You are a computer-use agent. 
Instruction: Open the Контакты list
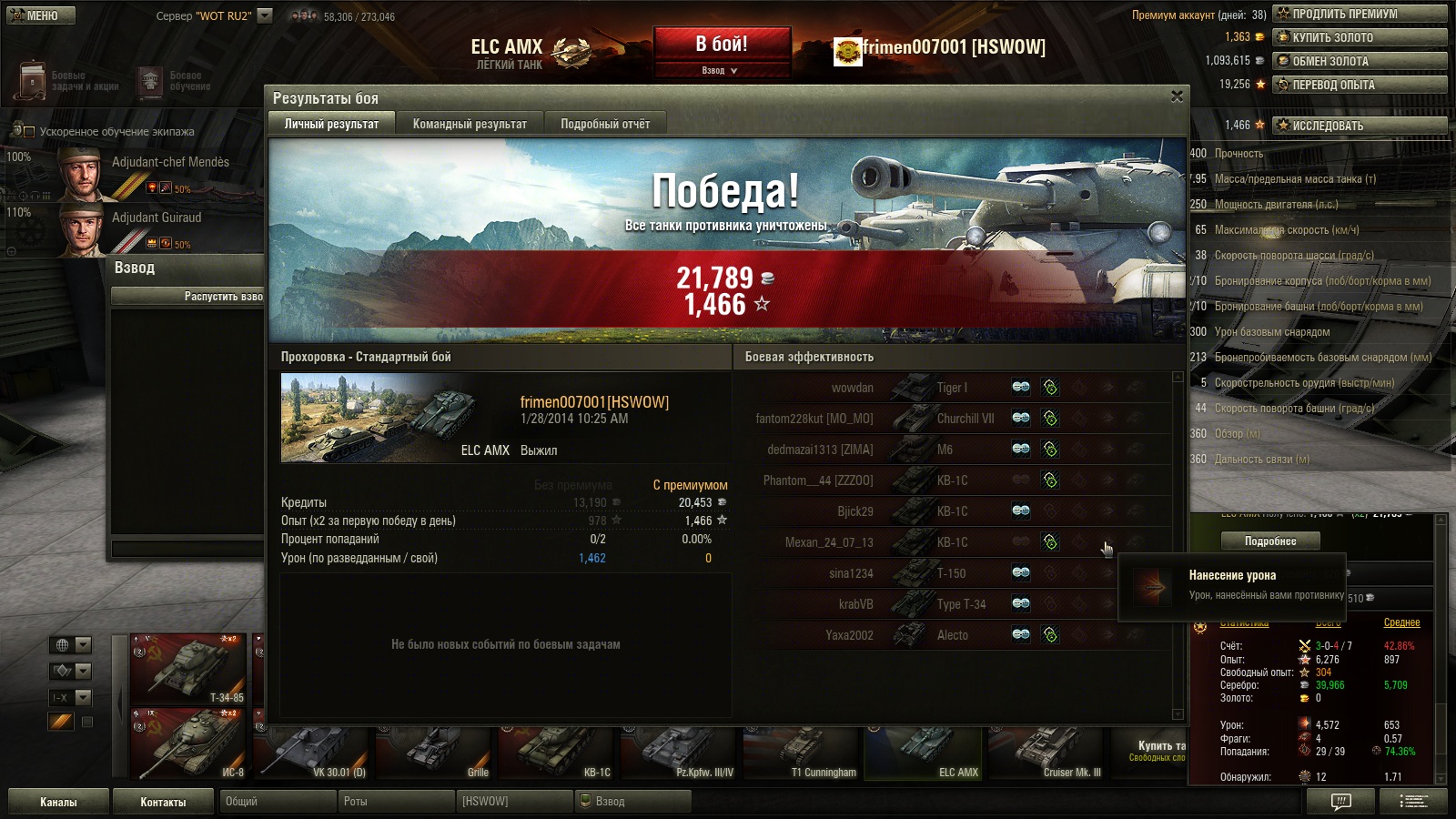click(x=163, y=802)
